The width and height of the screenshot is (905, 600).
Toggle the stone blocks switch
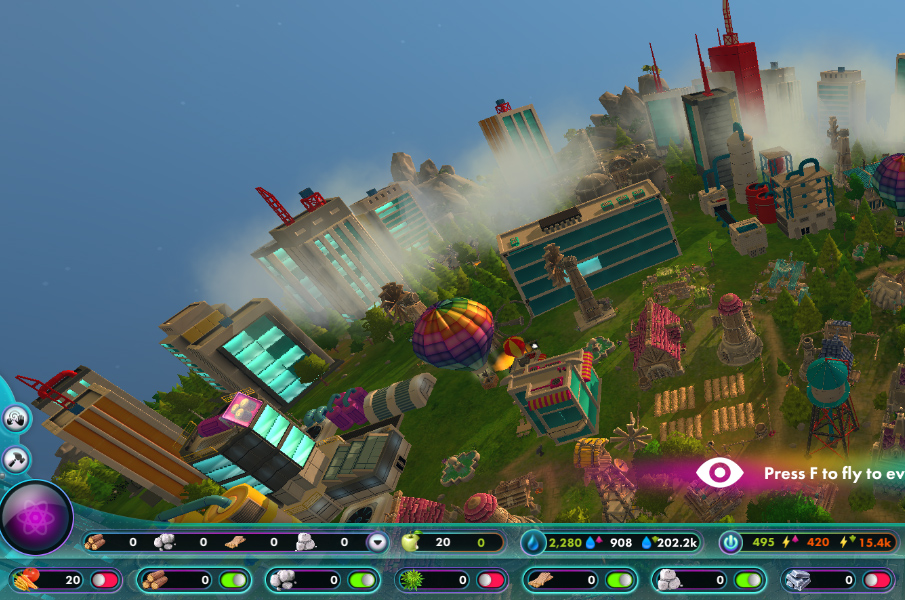pos(747,580)
